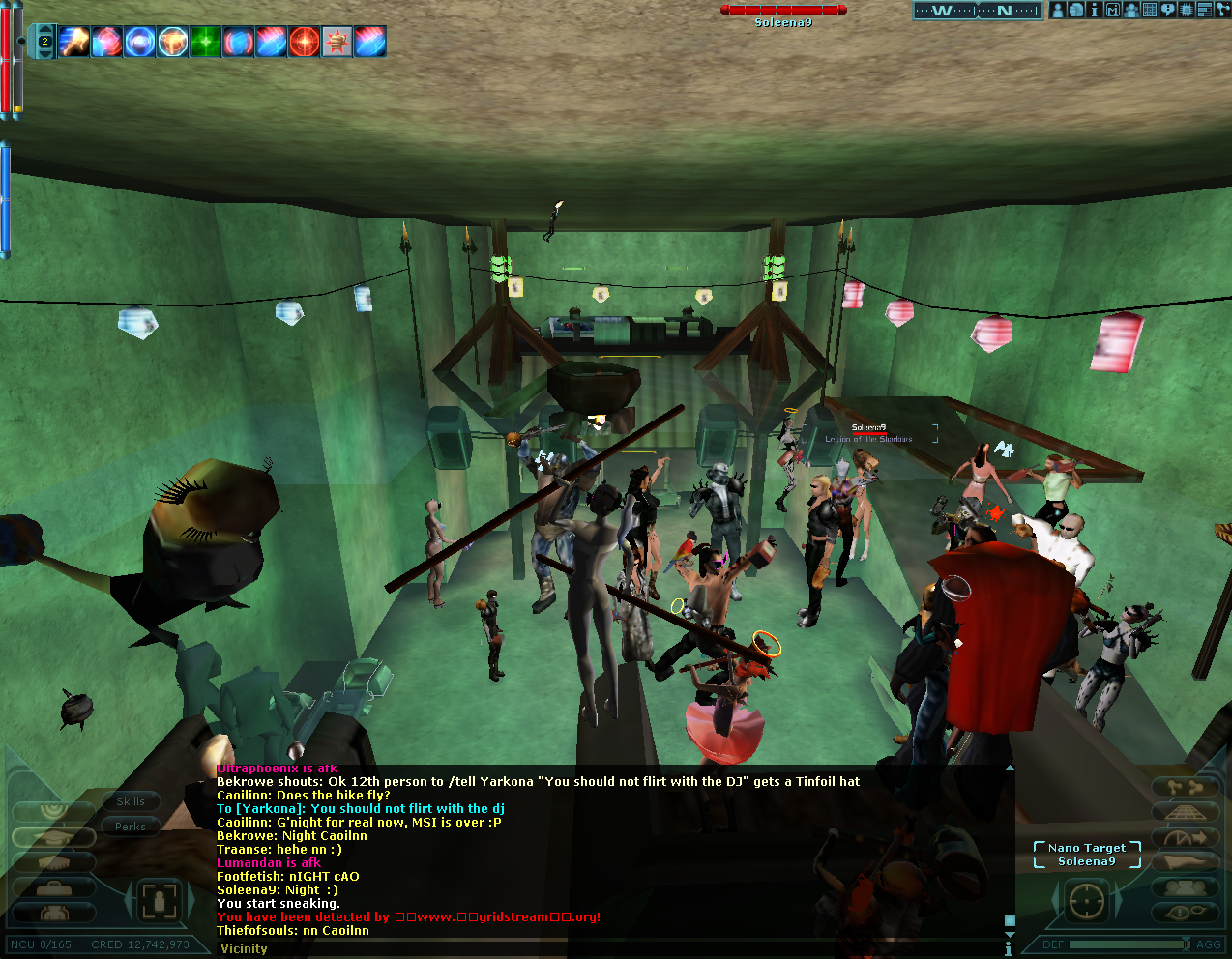Open the NCU chip icon in top menu
Viewport: 1232px width, 959px height.
pos(1187,11)
